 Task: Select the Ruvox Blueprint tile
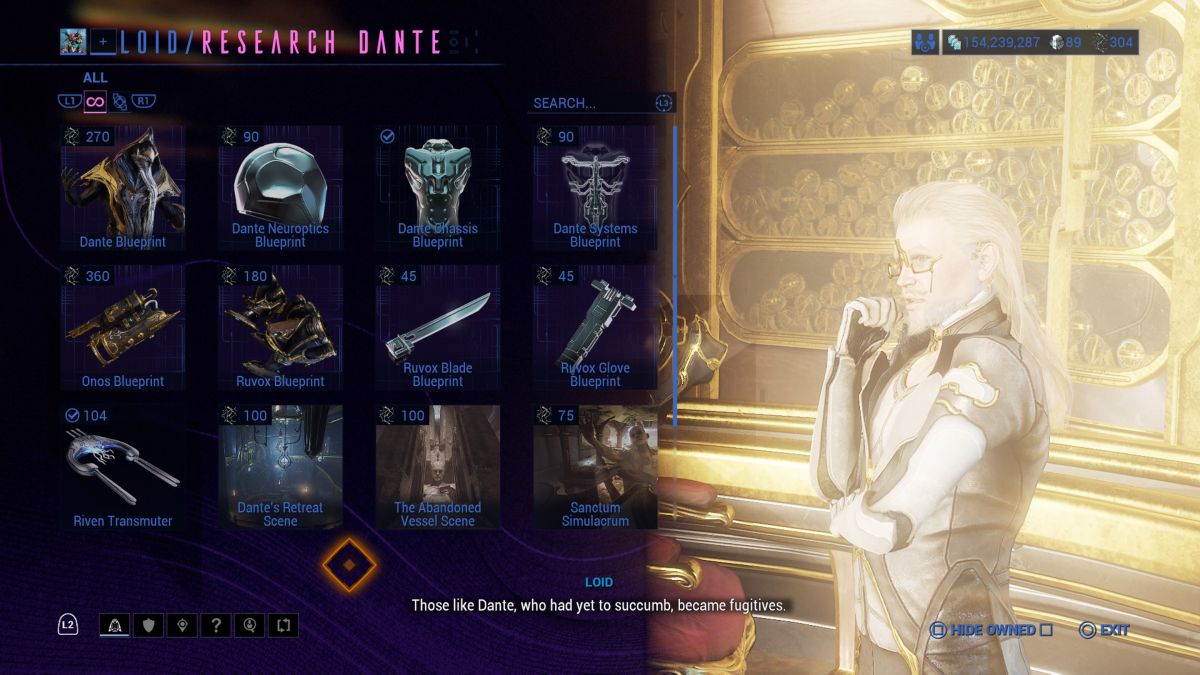[x=280, y=327]
